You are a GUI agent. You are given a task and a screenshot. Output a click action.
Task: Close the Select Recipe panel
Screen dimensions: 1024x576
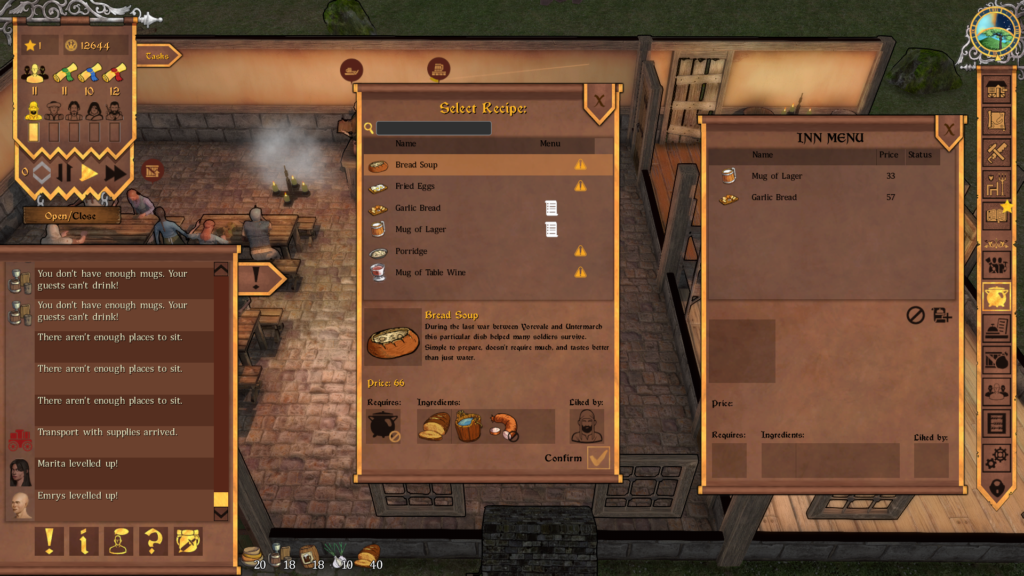pos(598,101)
